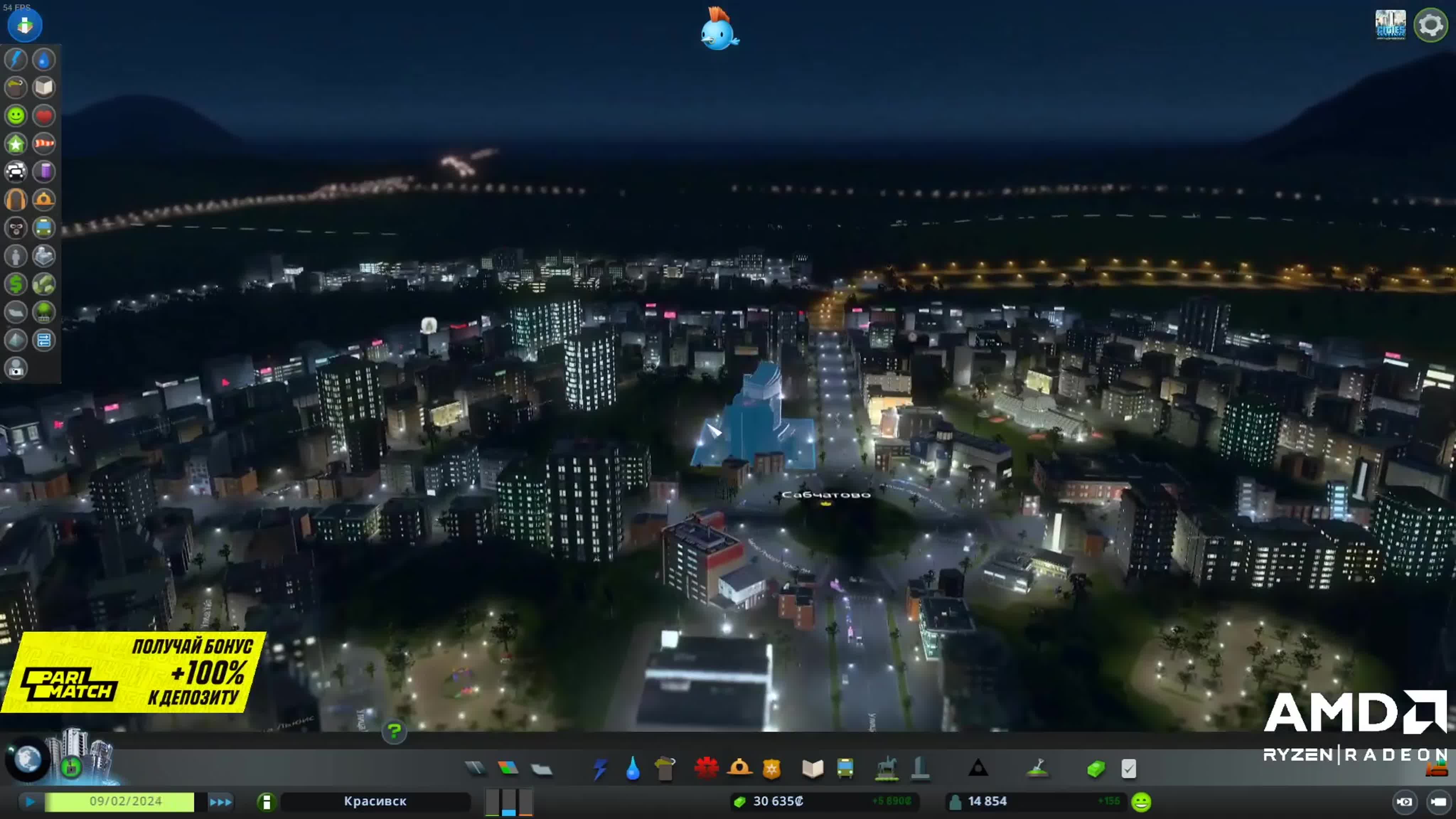Show the happiness smiley info view

[x=16, y=115]
